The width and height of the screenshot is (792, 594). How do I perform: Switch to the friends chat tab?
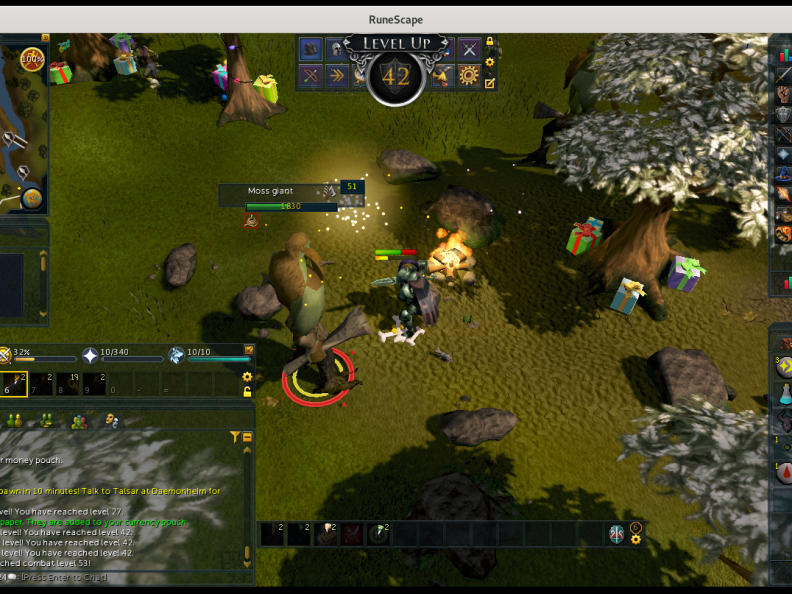point(46,421)
